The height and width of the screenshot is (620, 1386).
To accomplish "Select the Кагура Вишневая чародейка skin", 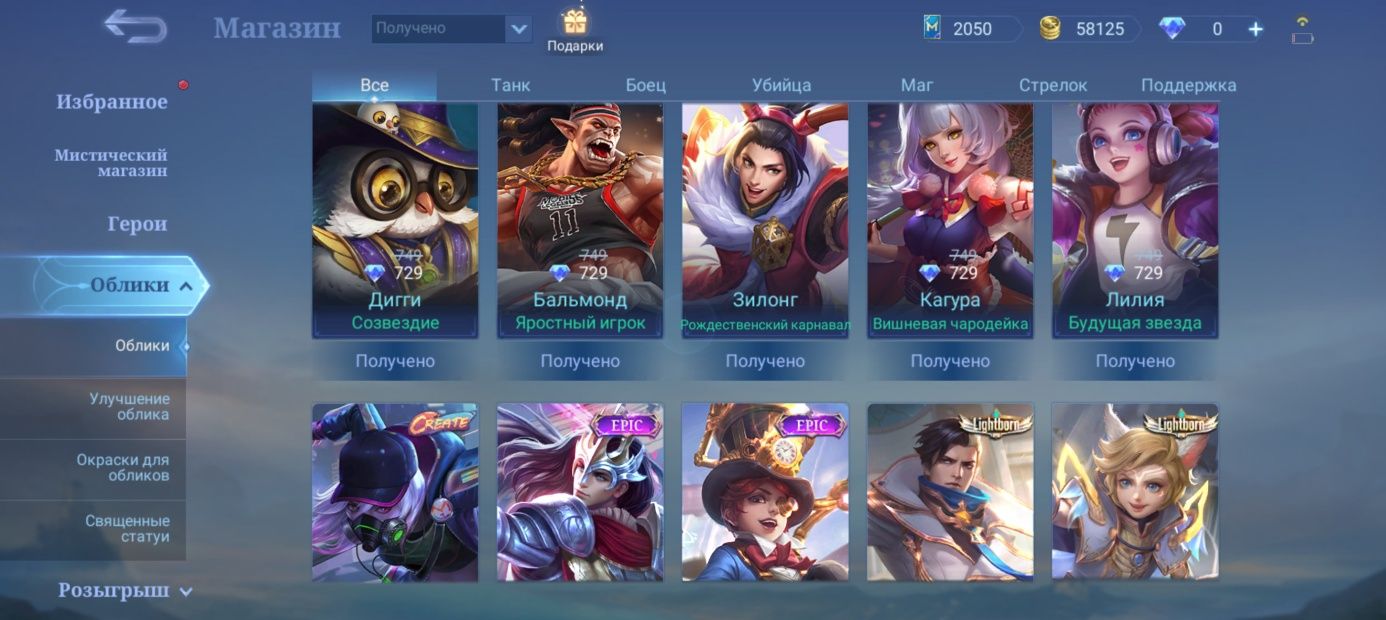I will pyautogui.click(x=950, y=220).
